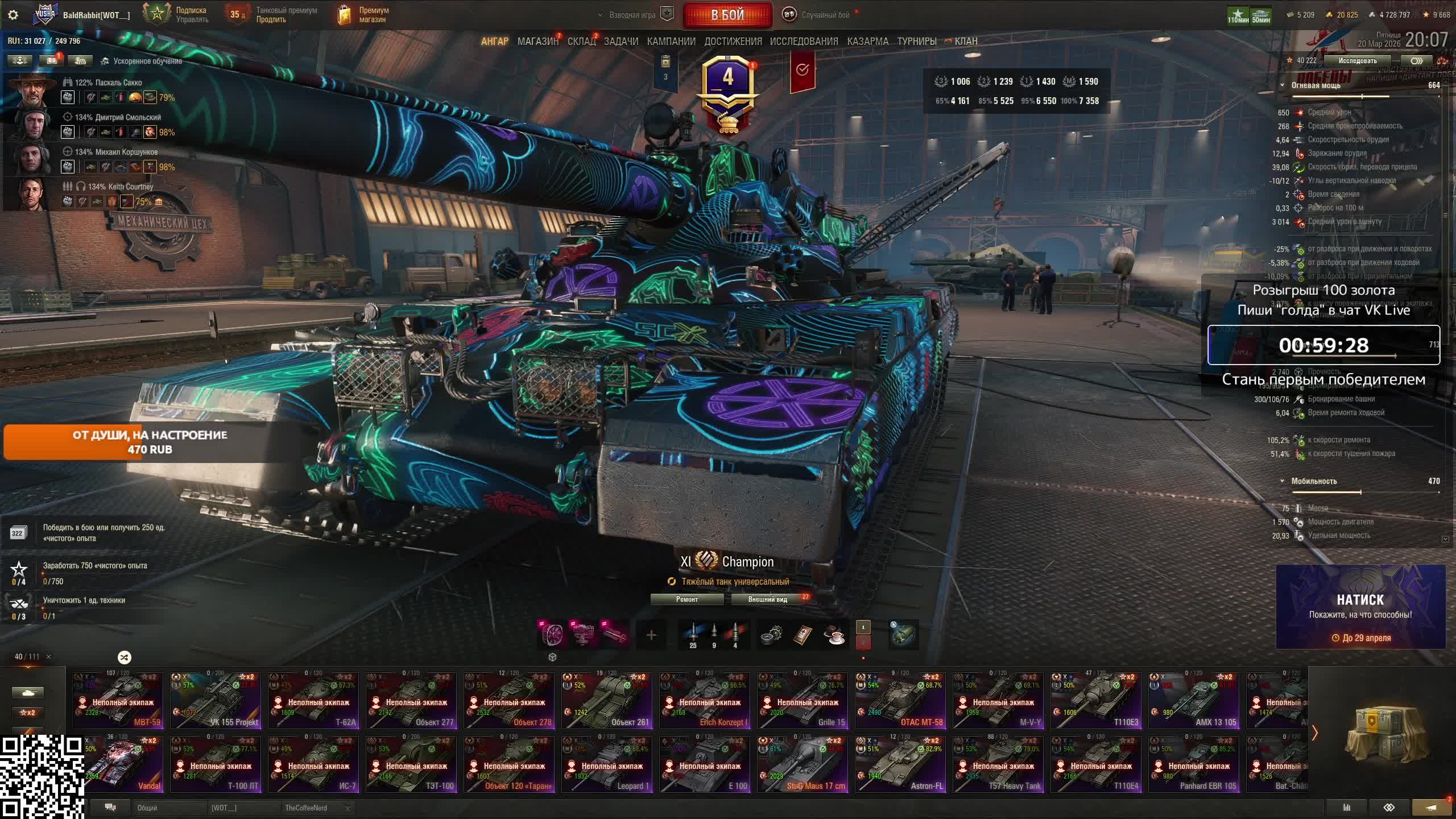Open the НАТИСК event banner
1456x819 pixels.
point(1360,607)
